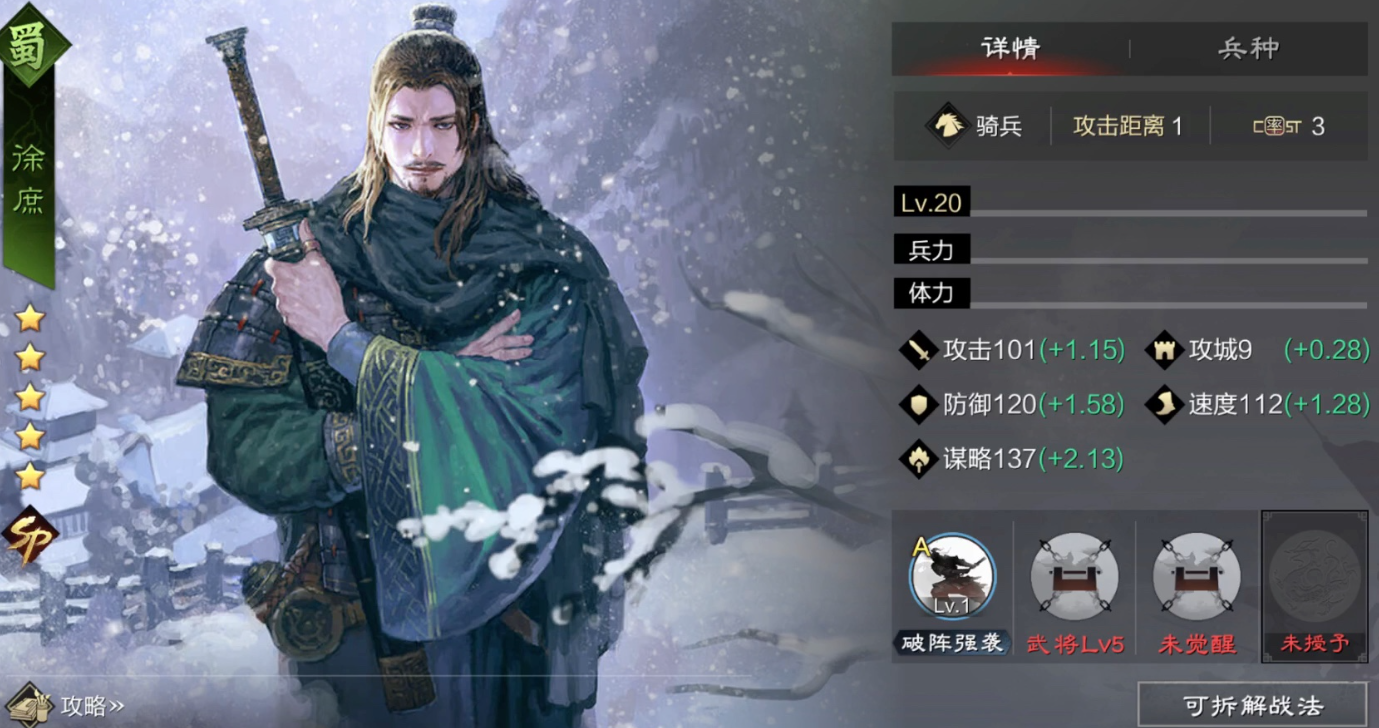Screen dimensions: 1379x728
Task: Select the 详情 tab
Action: [1010, 48]
